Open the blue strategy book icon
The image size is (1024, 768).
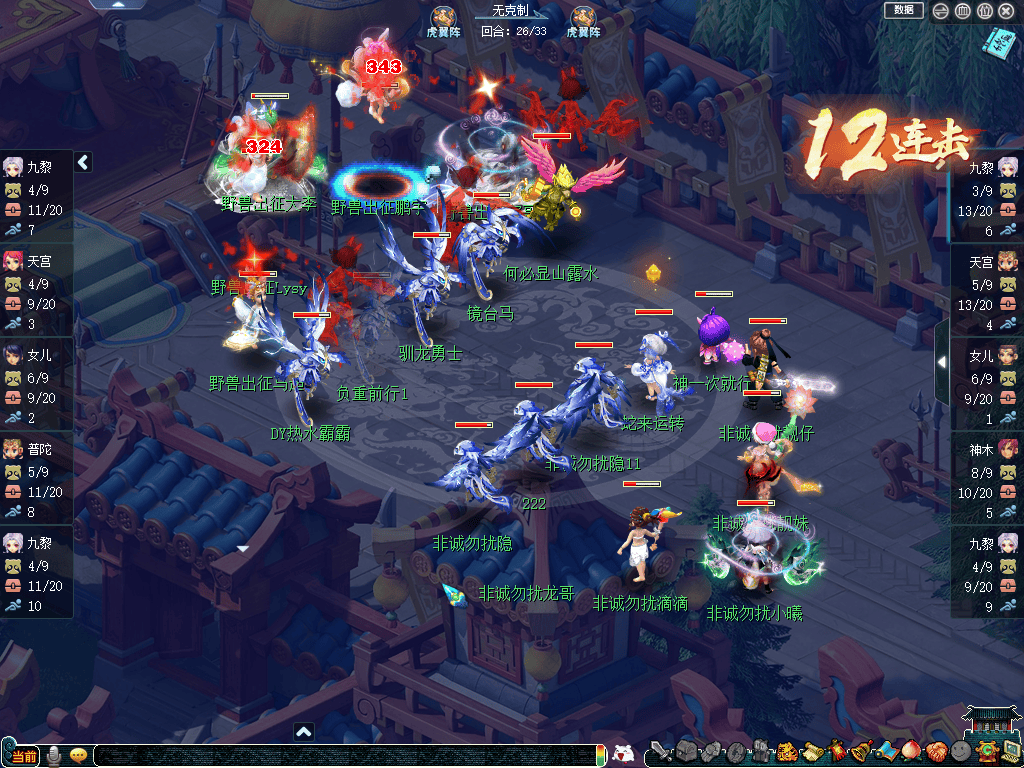pos(998,42)
